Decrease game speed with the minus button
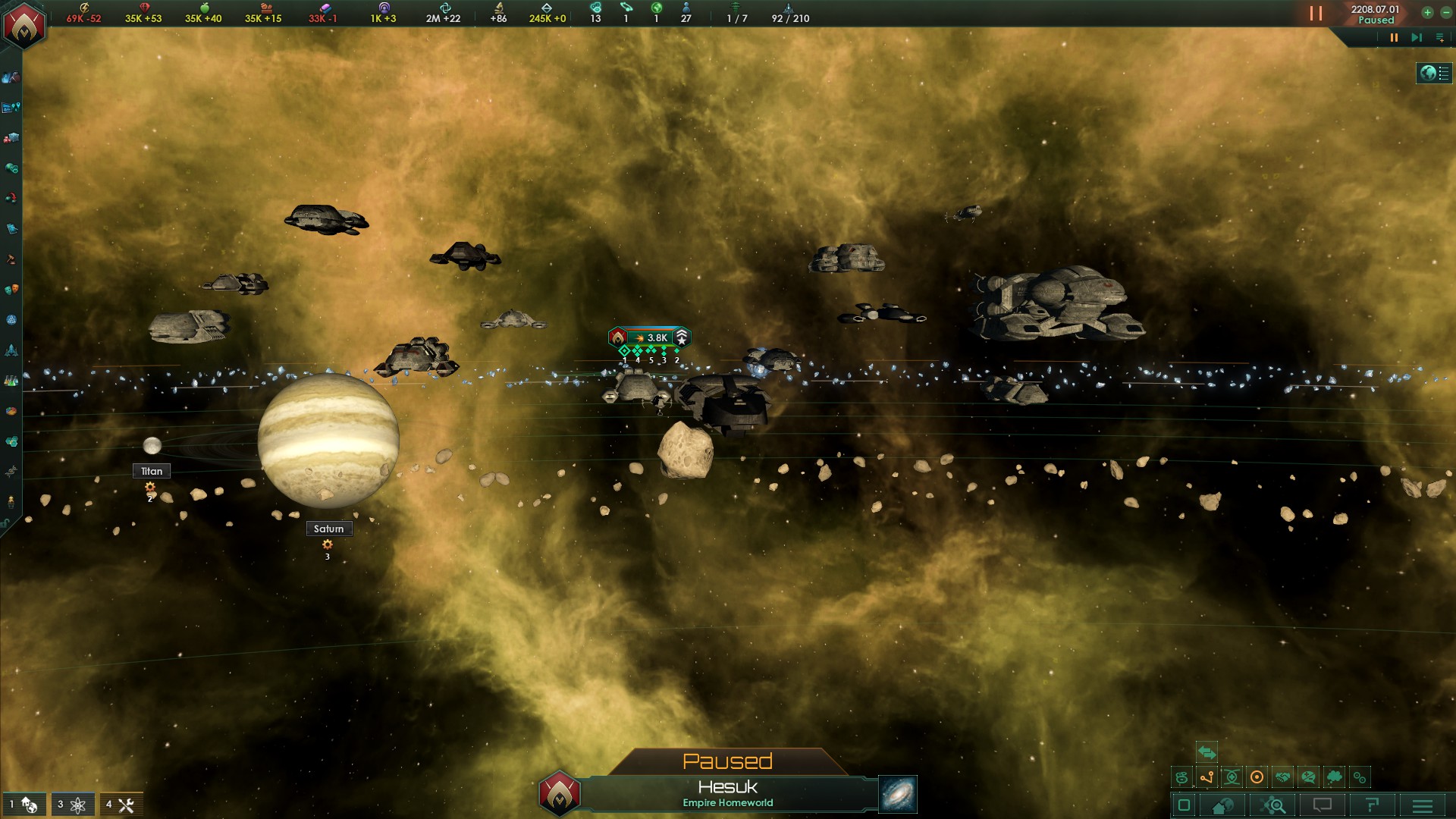The image size is (1456, 819). pyautogui.click(x=1446, y=12)
